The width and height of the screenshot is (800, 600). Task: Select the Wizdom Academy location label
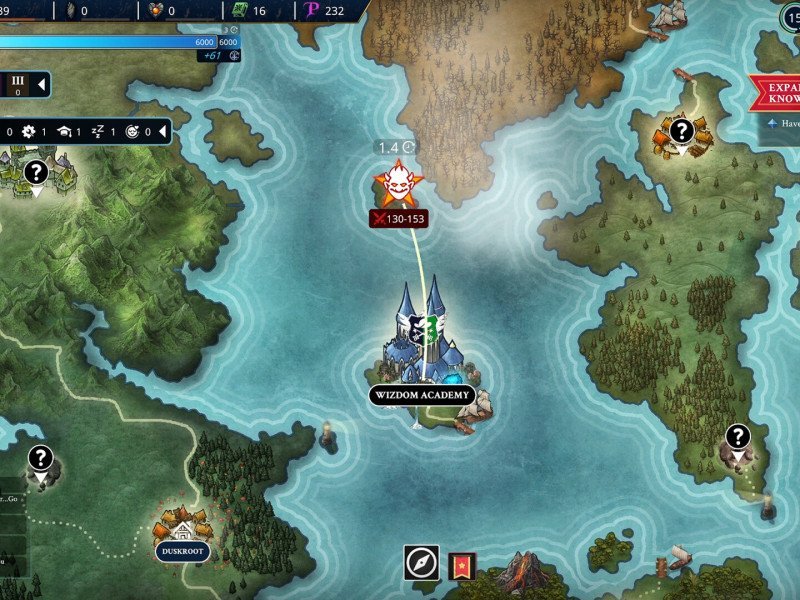421,396
